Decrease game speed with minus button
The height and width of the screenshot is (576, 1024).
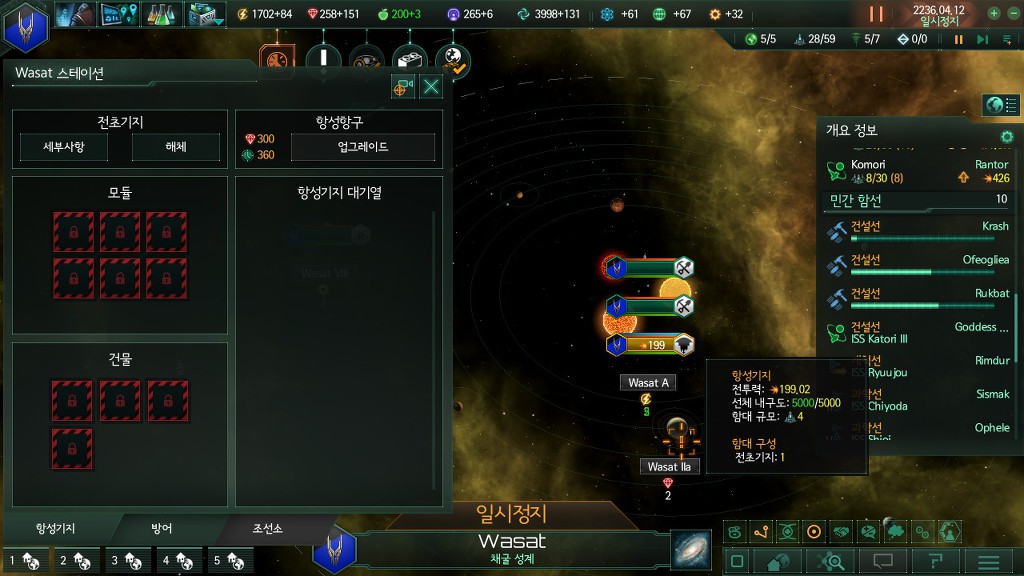coord(1013,14)
